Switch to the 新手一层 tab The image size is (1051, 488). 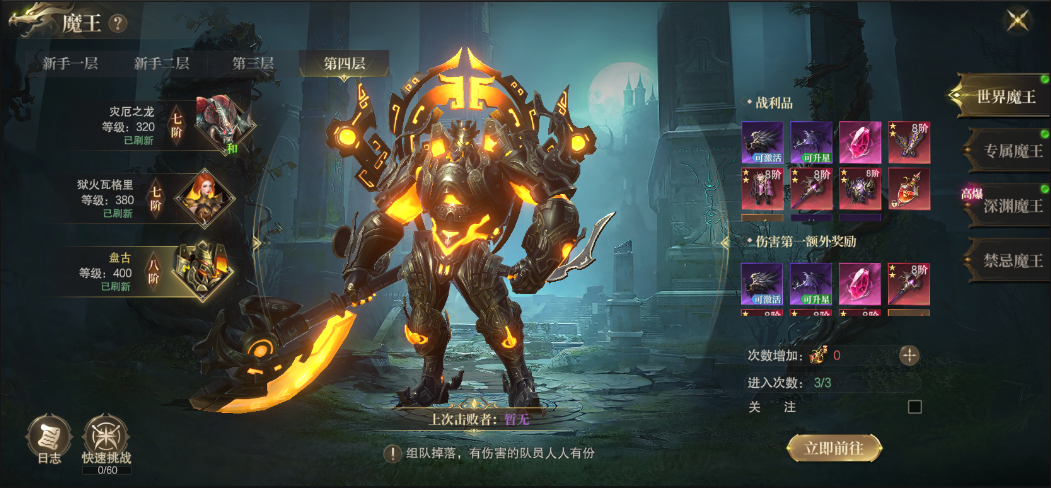(70, 63)
